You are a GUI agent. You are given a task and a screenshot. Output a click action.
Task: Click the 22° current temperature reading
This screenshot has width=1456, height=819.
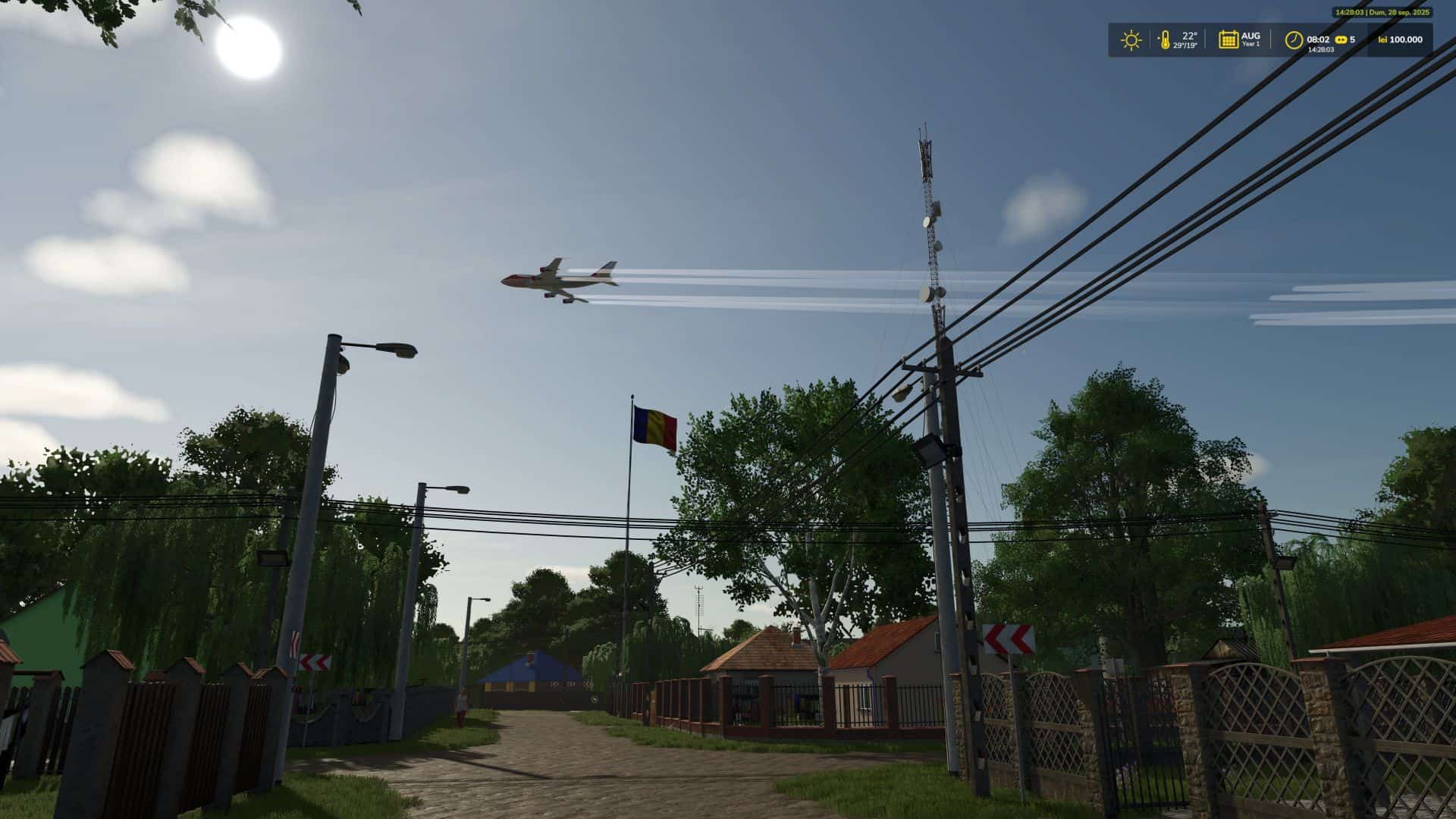click(1189, 35)
